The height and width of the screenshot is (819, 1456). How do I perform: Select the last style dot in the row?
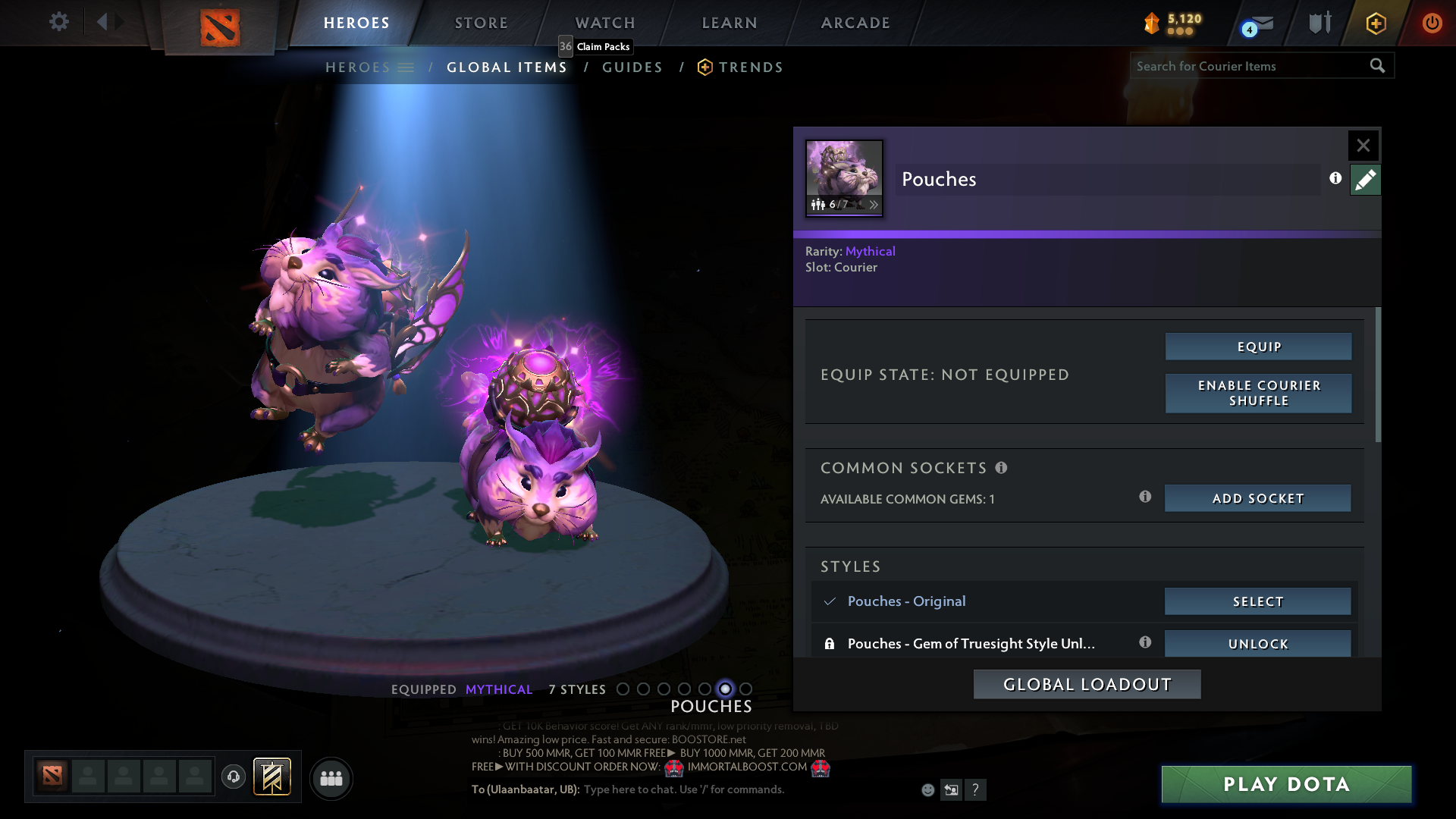click(746, 689)
